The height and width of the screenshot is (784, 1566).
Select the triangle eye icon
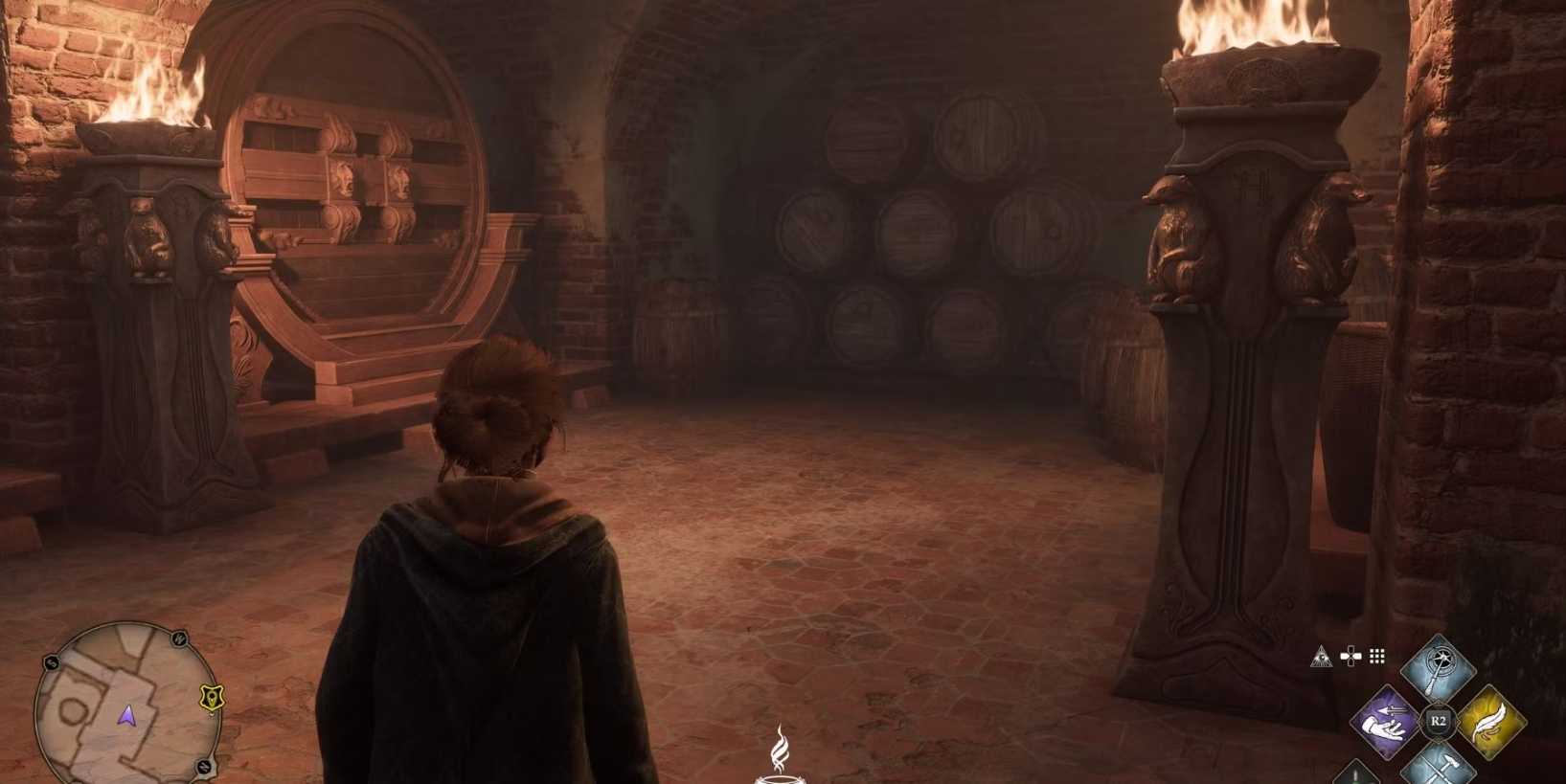coord(1322,657)
